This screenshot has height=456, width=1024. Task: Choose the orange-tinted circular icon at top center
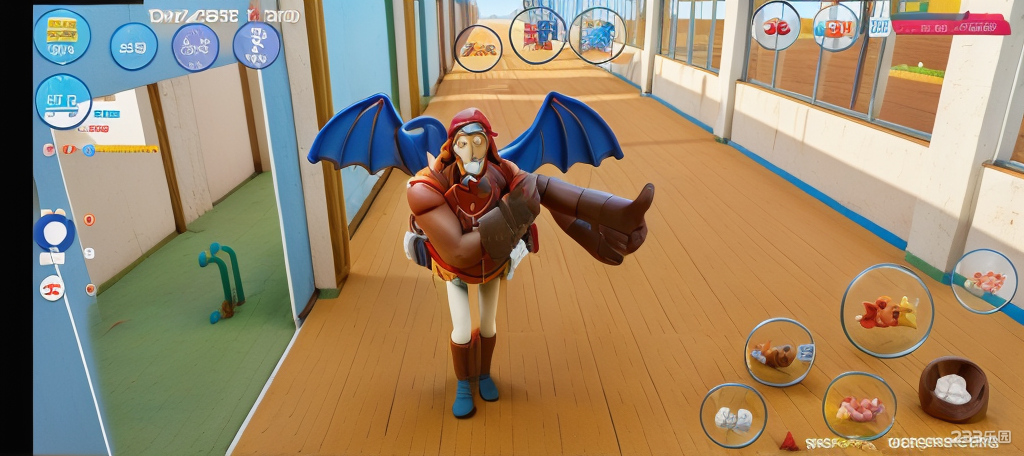pos(478,48)
